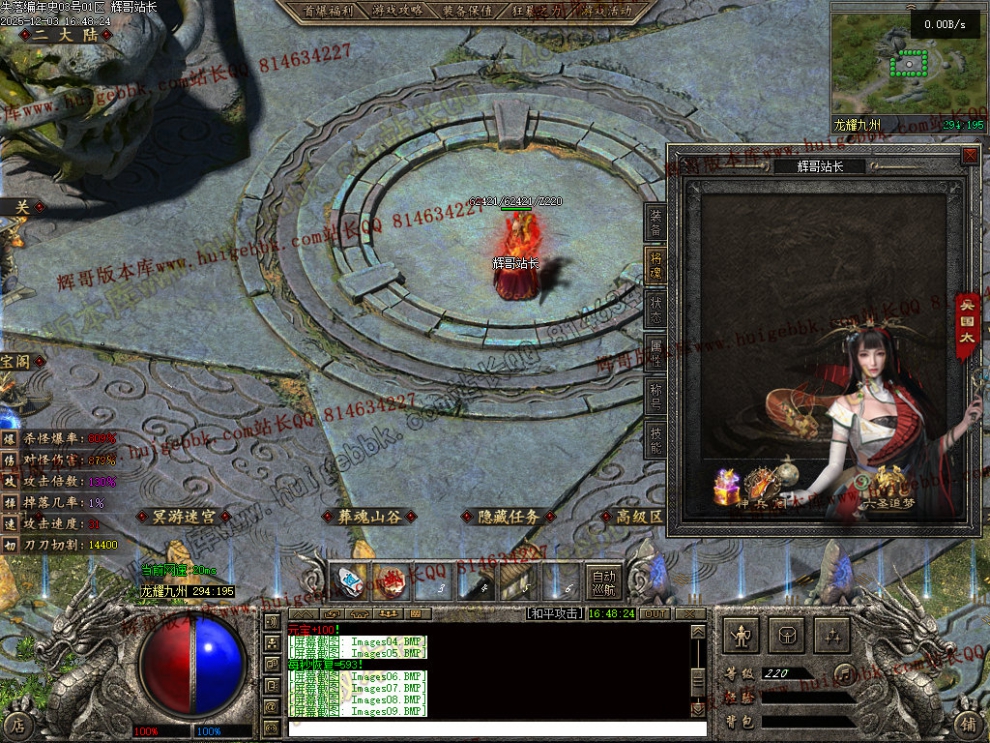Switch to the 称号 titles tab
This screenshot has width=990, height=743.
click(x=656, y=392)
